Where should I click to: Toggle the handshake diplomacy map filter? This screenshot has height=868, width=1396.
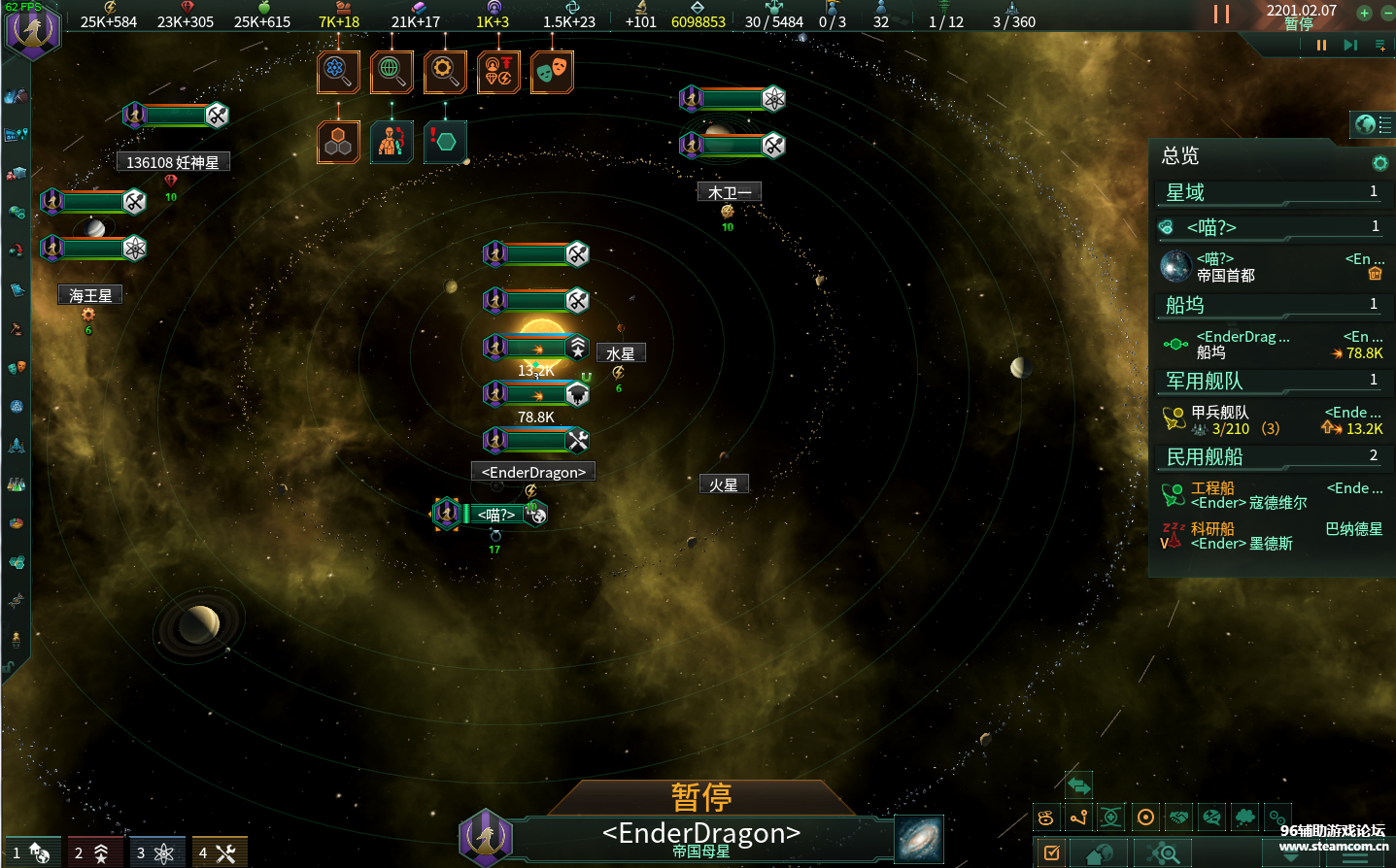pyautogui.click(x=1178, y=818)
